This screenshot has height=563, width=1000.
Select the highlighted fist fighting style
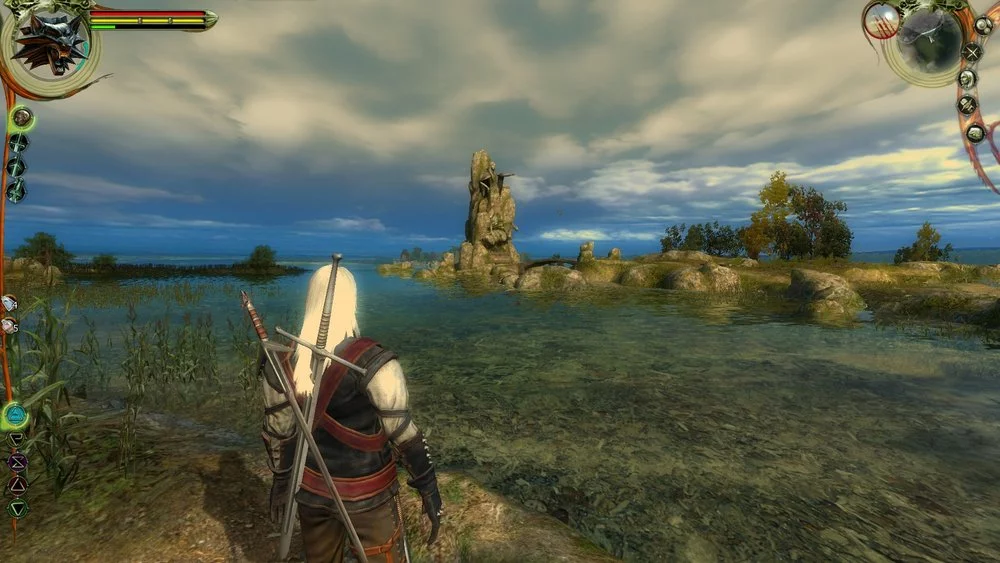point(21,118)
